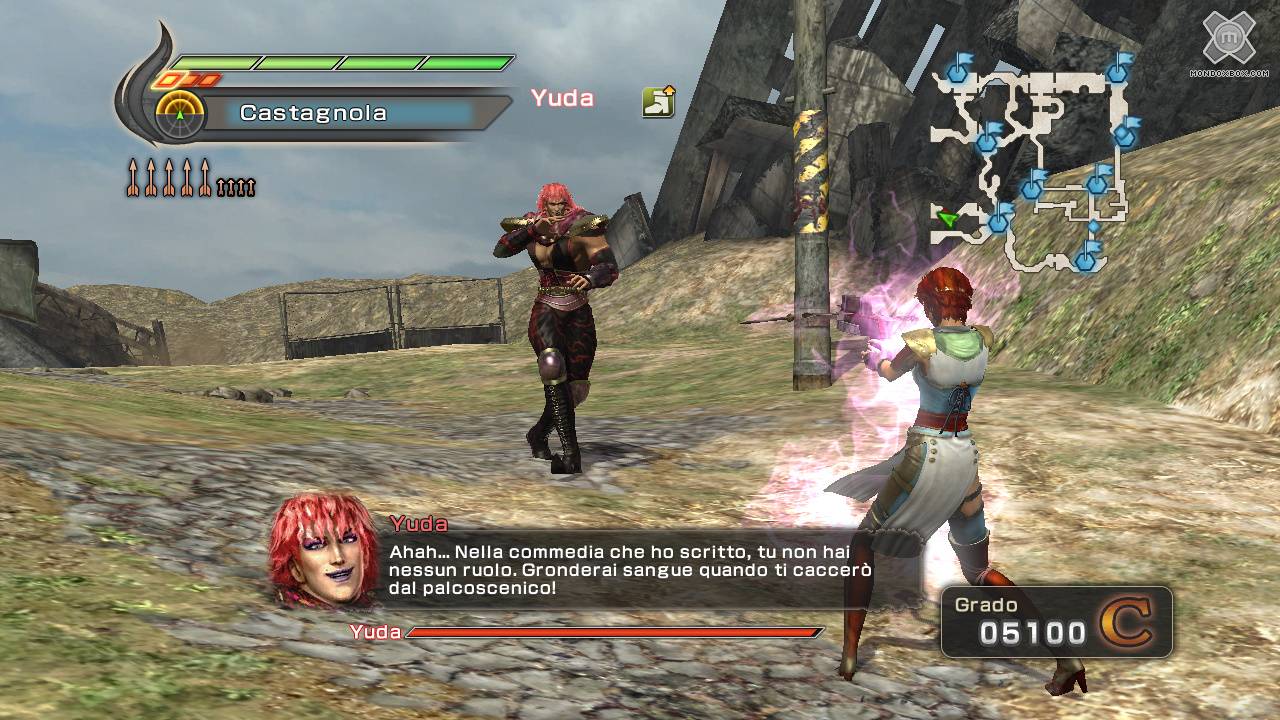The height and width of the screenshot is (720, 1280).
Task: Click the round gold emblem beside Castagnola
Action: [180, 115]
